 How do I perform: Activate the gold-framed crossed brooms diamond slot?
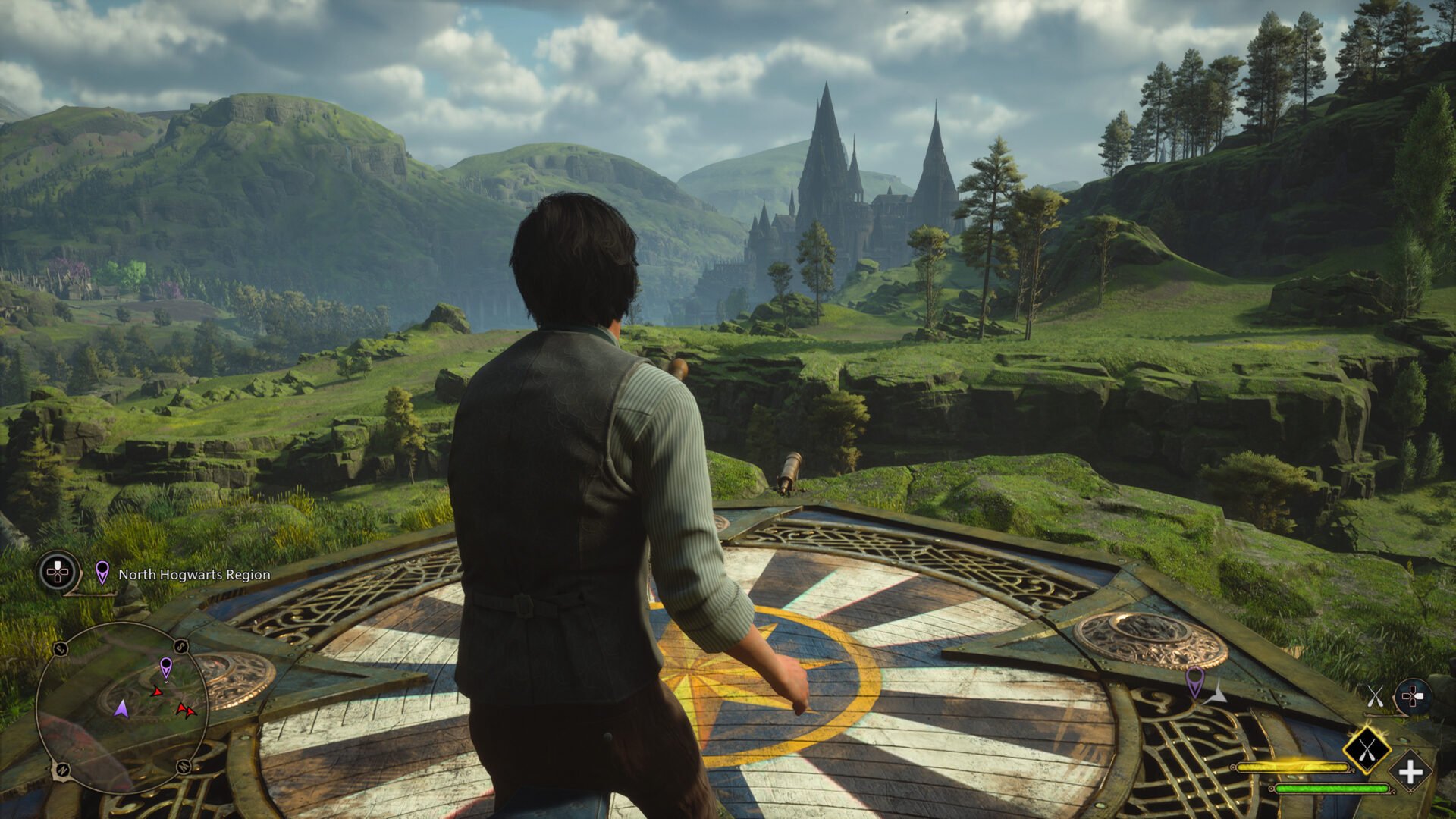click(1367, 750)
